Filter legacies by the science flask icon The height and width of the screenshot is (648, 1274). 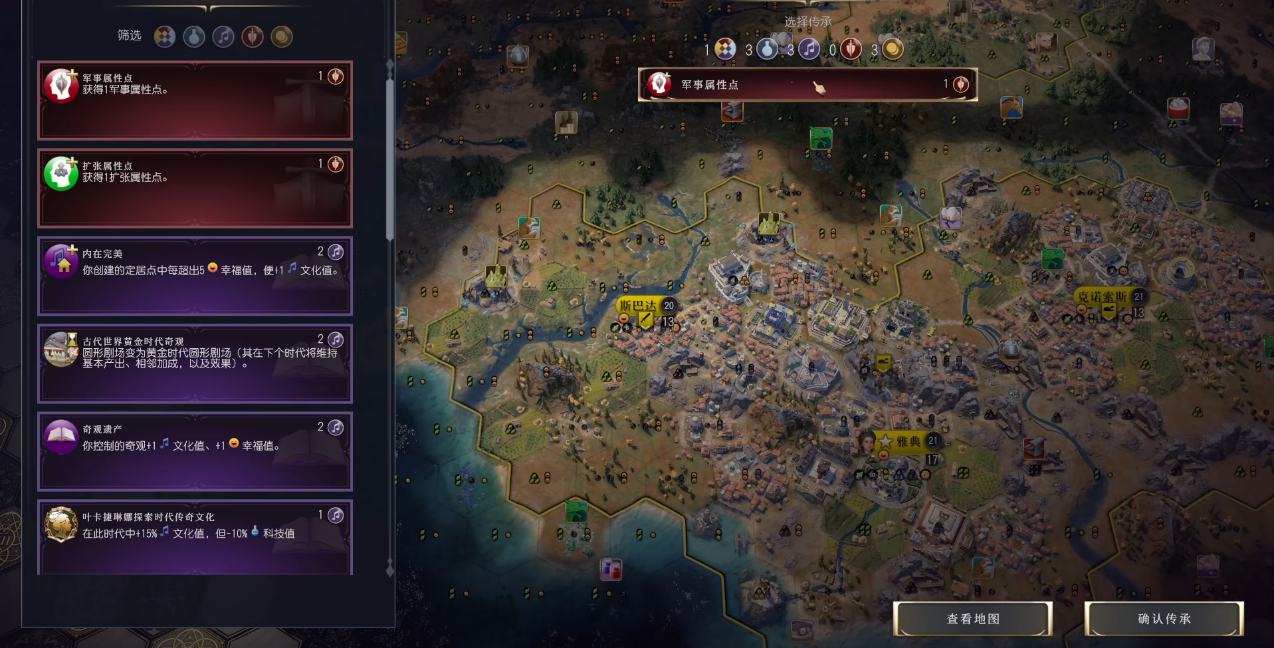coord(194,37)
